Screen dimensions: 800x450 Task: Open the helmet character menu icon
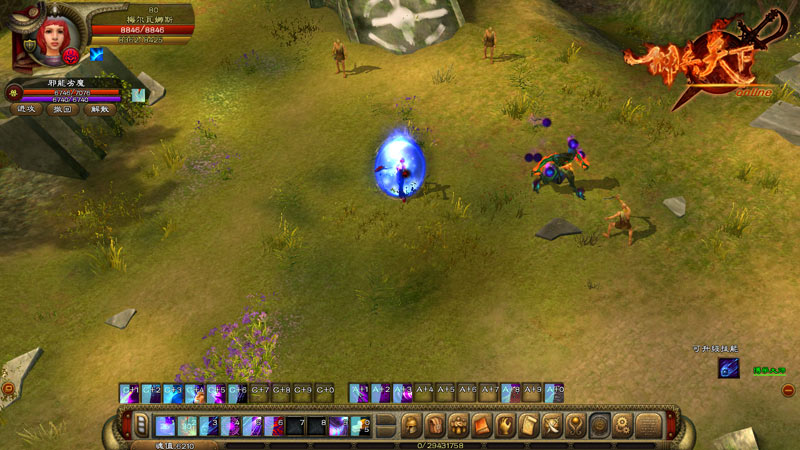[412, 426]
